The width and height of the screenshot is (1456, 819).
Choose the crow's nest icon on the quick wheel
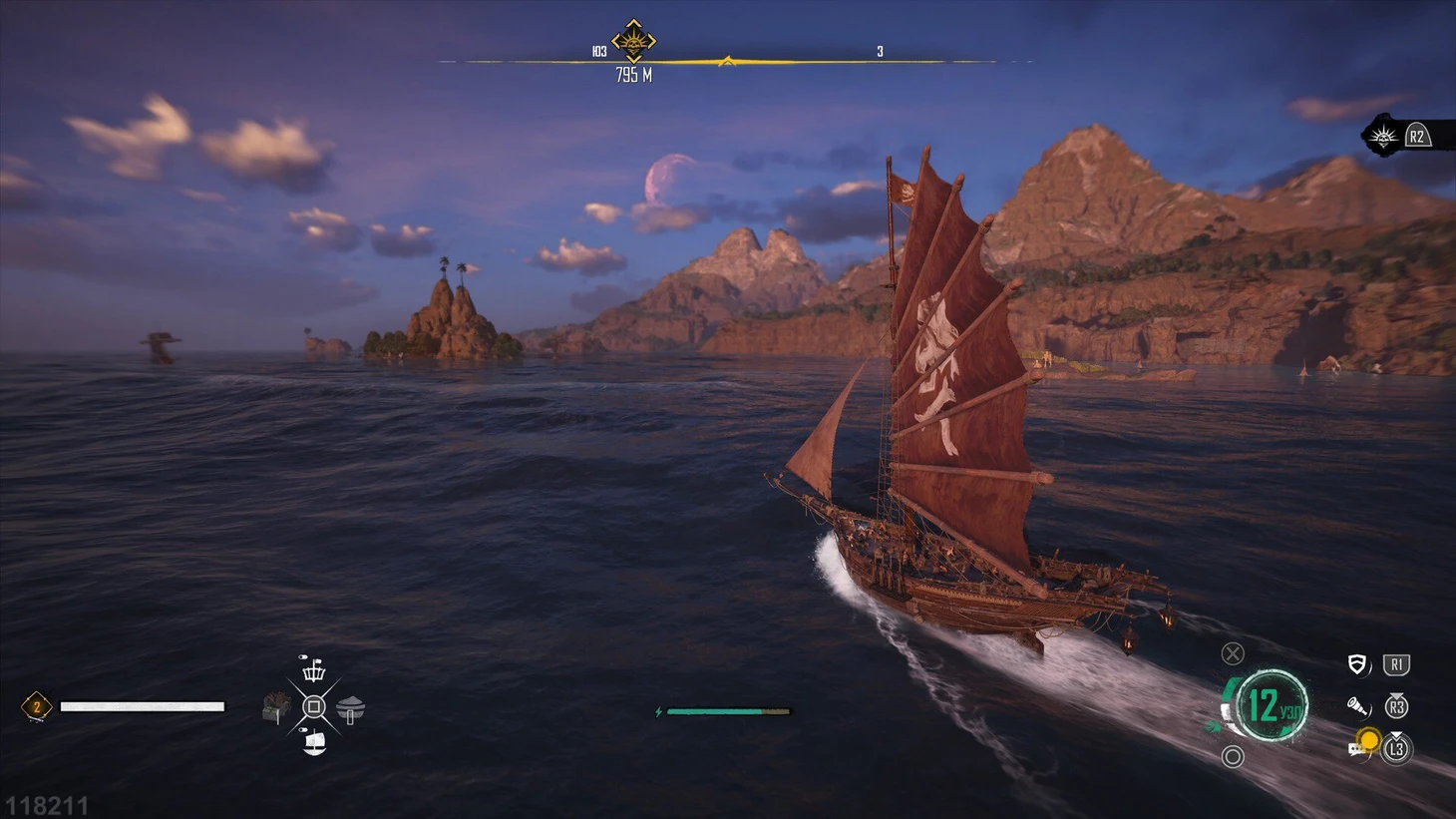click(313, 668)
